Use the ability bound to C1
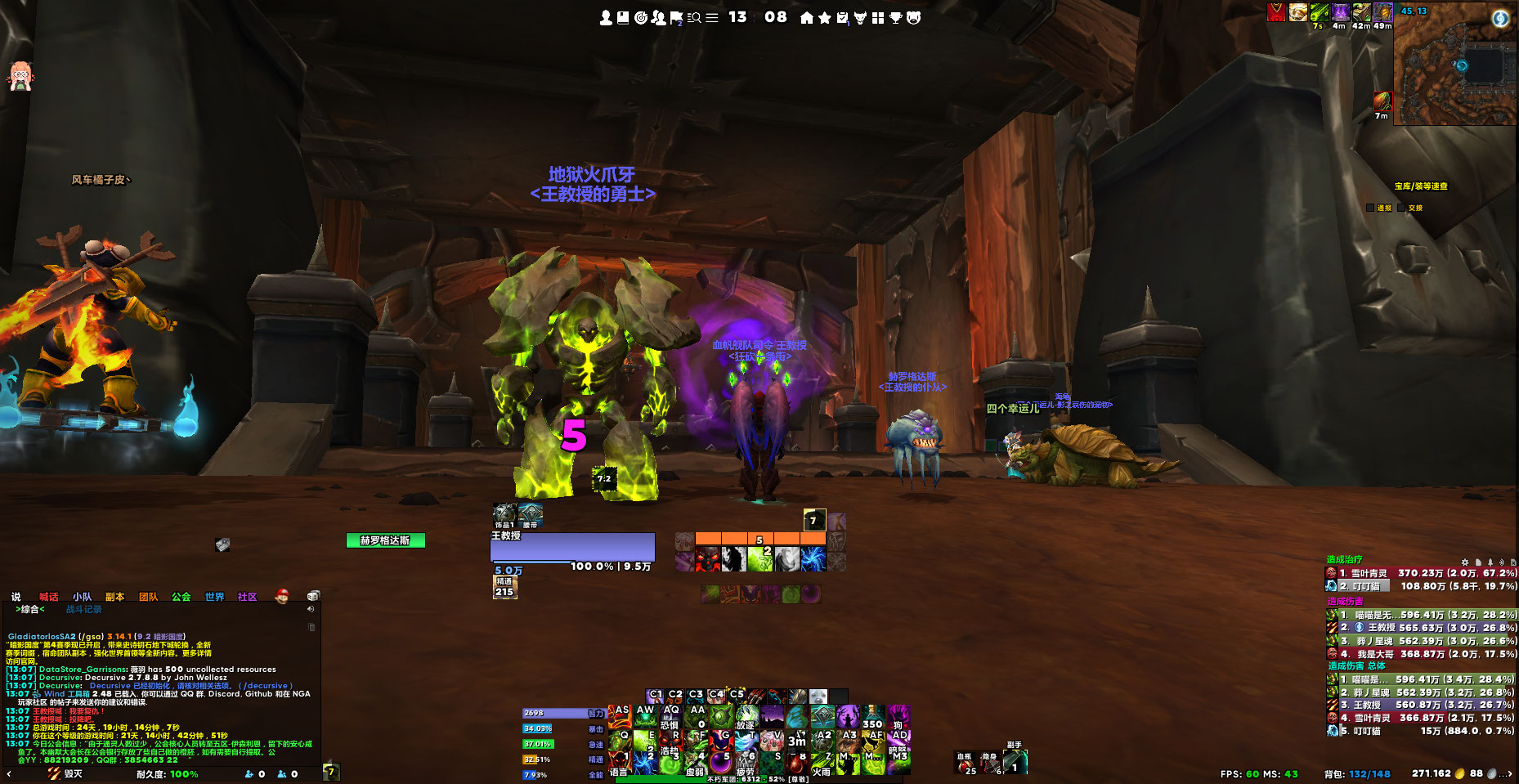The image size is (1519, 784). tap(655, 695)
